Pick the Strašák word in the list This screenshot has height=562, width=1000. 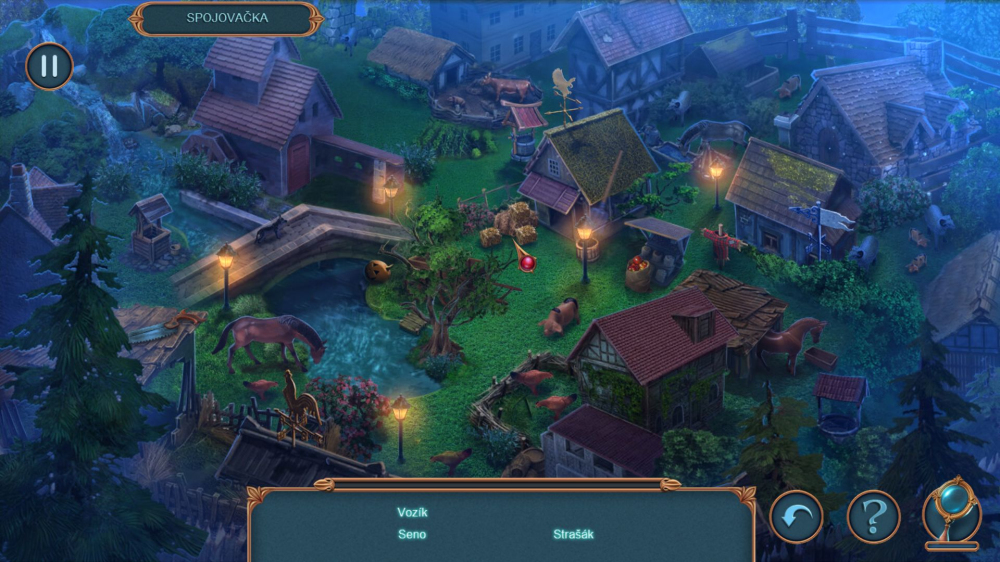[x=573, y=534]
